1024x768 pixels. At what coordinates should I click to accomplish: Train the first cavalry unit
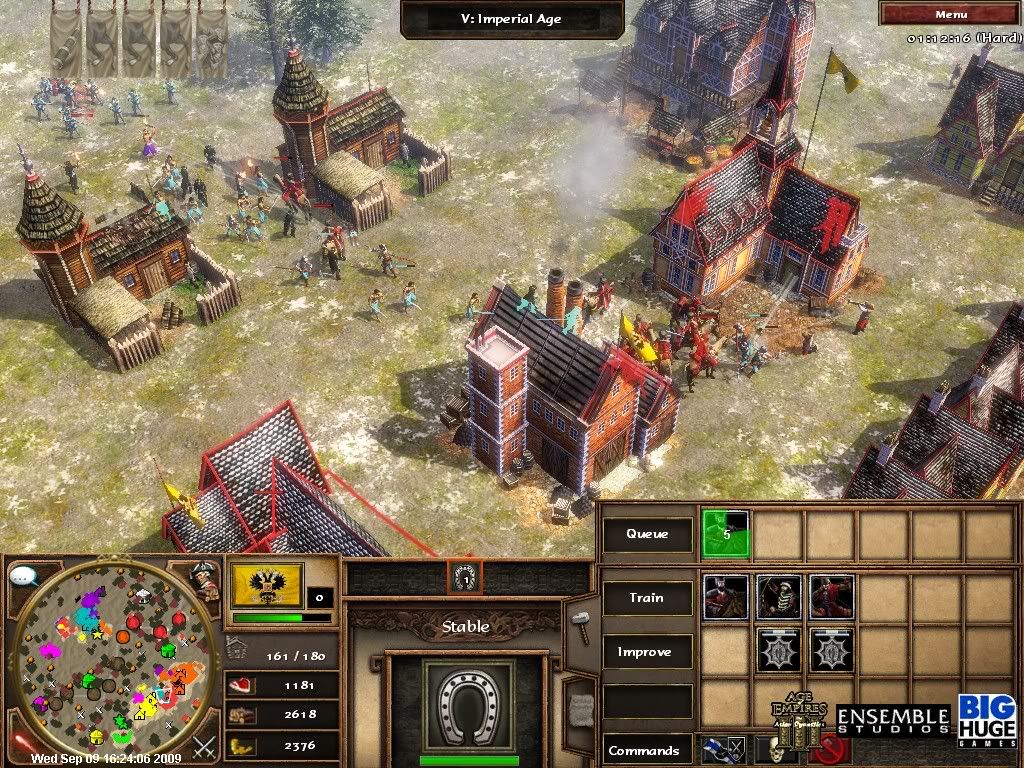click(725, 597)
